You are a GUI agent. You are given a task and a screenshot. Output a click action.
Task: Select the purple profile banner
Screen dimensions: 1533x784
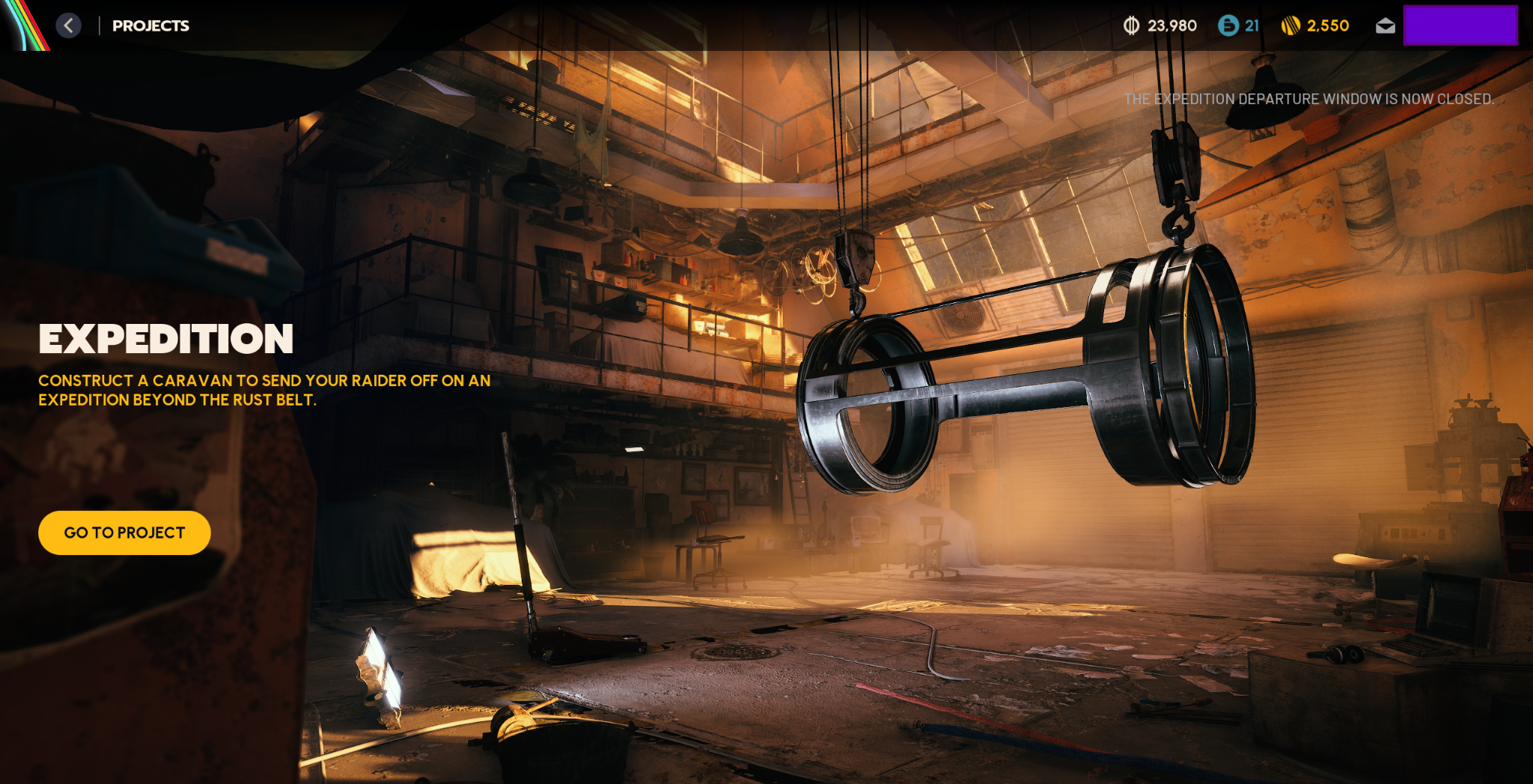[1460, 25]
